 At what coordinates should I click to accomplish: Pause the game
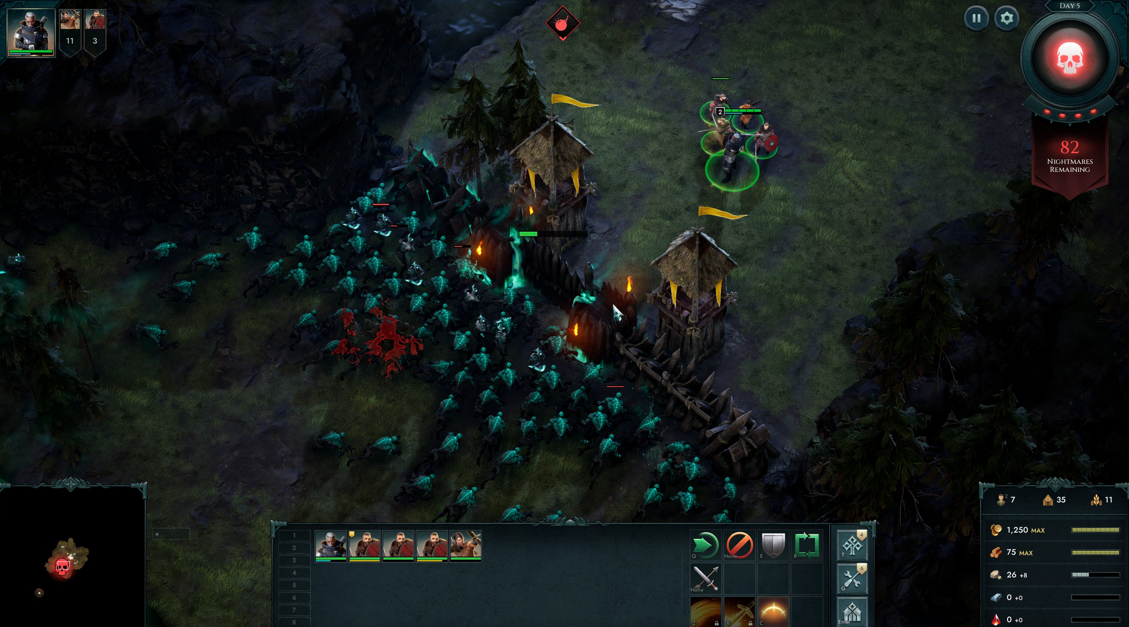(976, 18)
